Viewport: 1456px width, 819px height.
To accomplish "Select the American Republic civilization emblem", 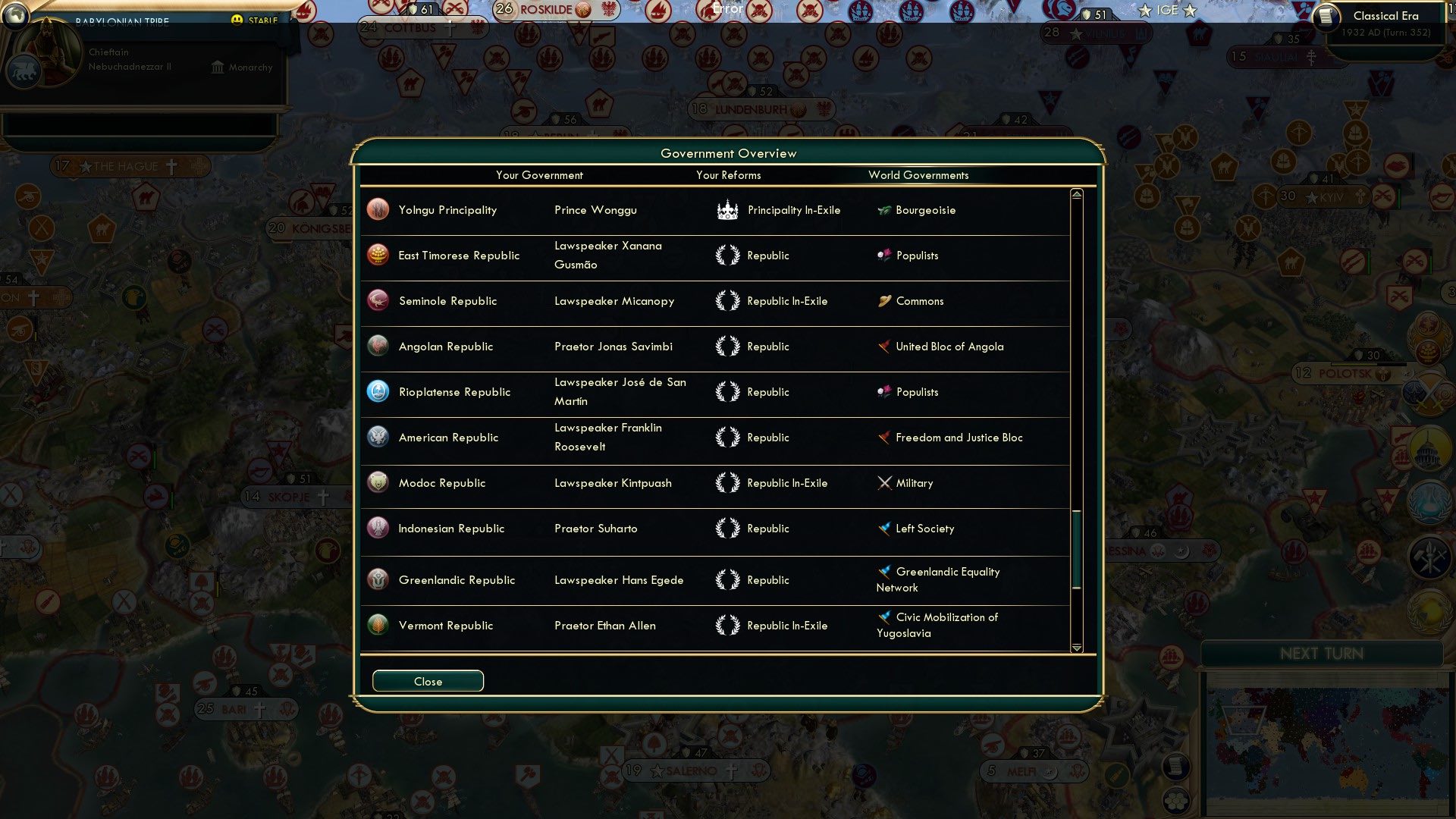I will click(377, 438).
